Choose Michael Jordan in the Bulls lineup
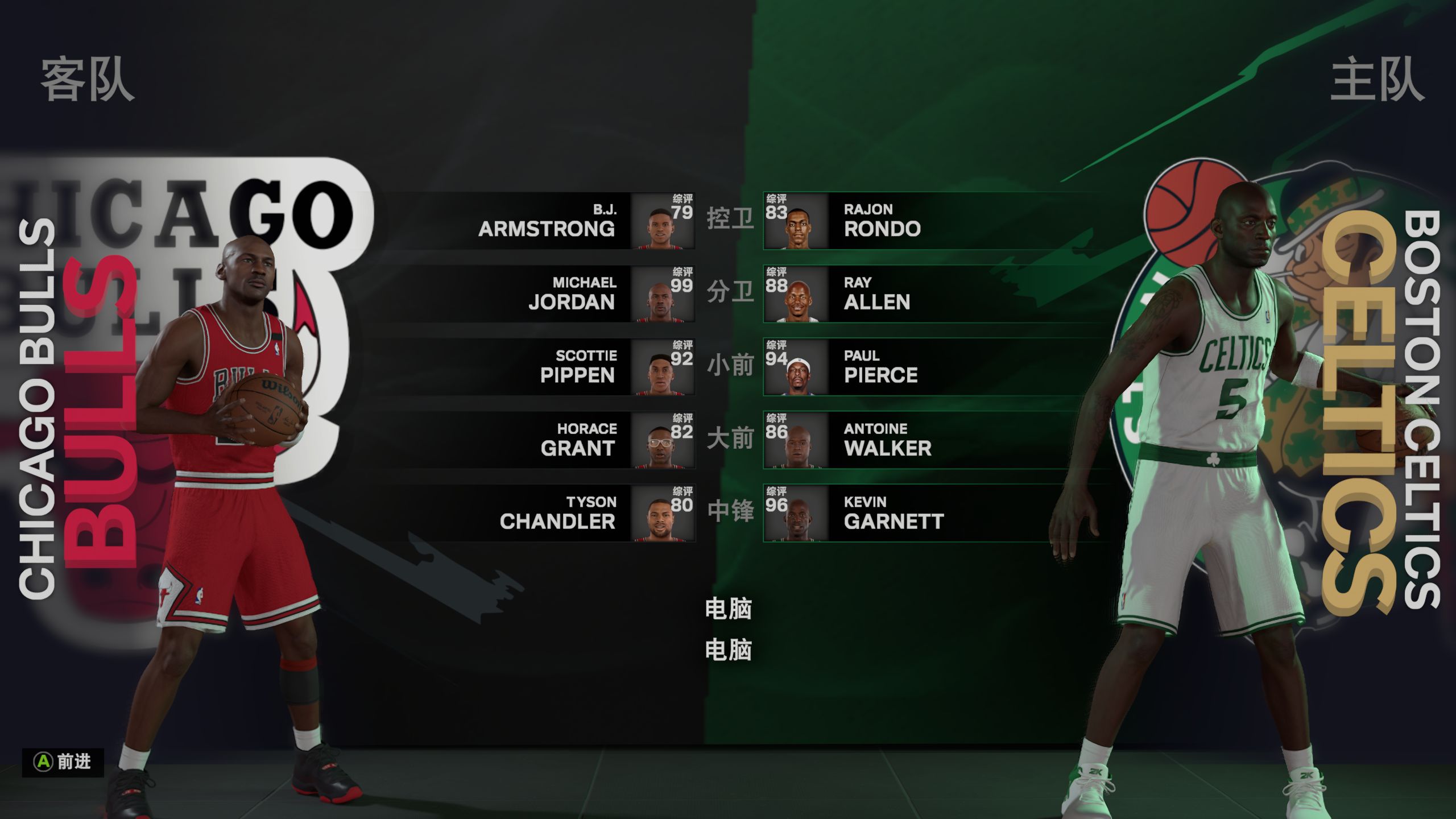 [x=571, y=294]
